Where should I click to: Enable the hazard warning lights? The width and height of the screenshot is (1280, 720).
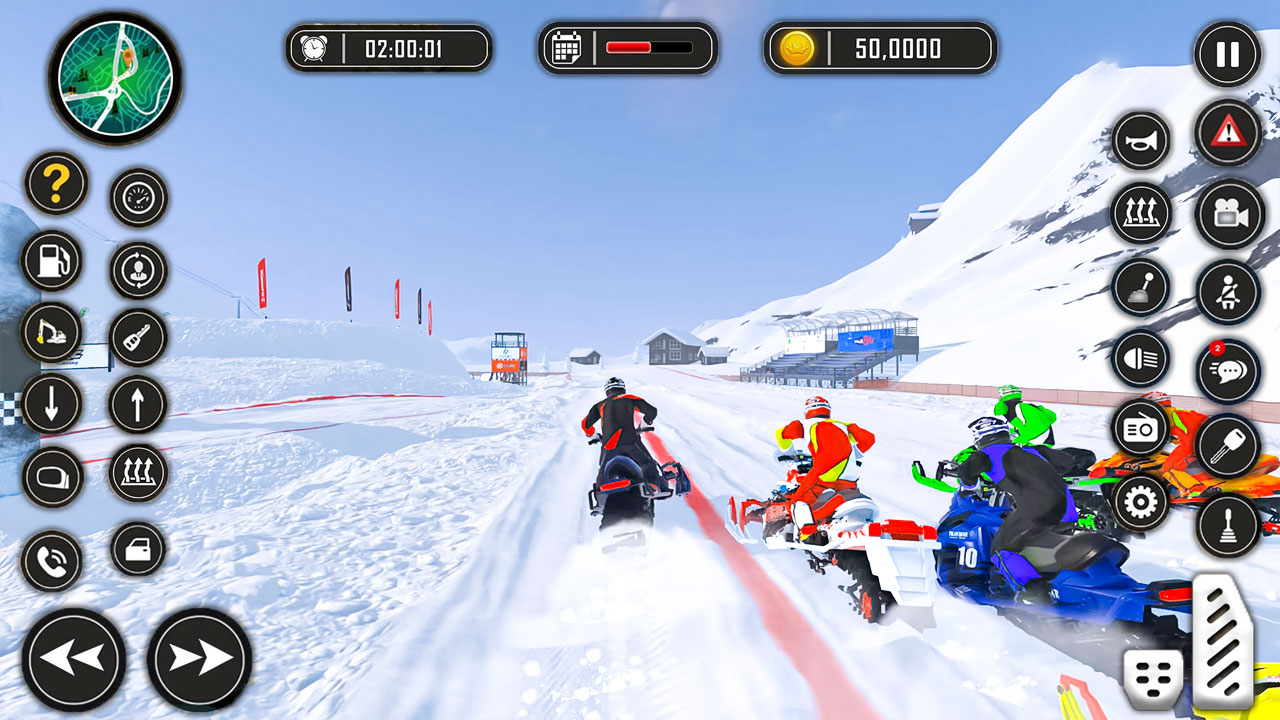coord(1229,137)
